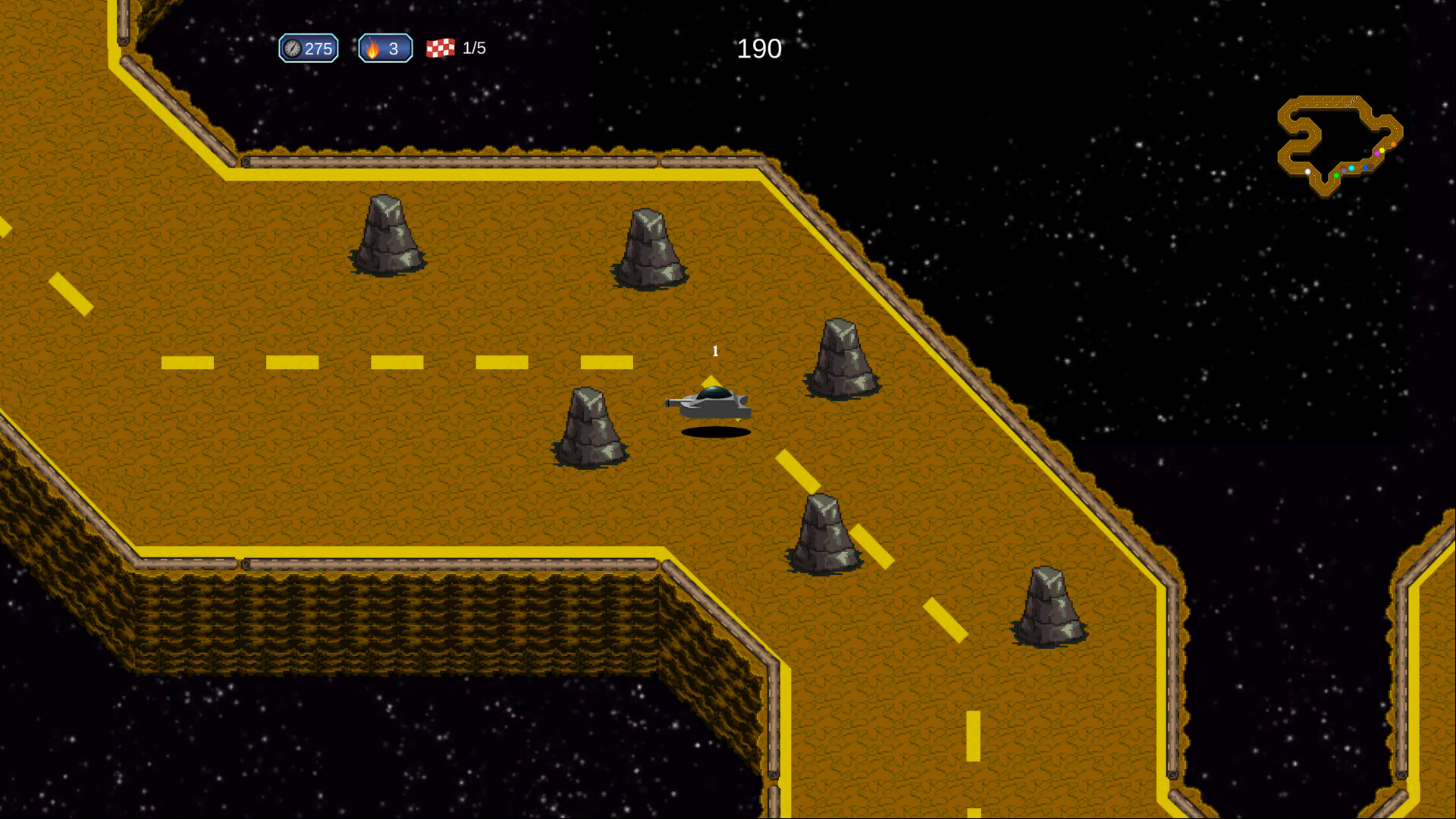Screen dimensions: 1456x819
Task: Click the ship's dark shadow on the track
Action: [x=715, y=432]
